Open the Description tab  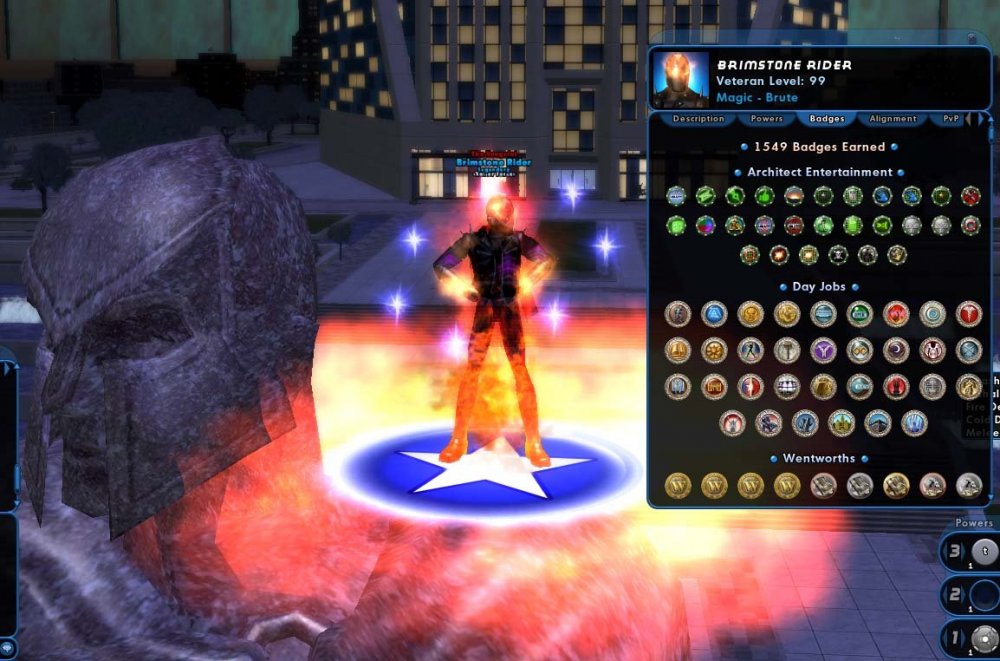pyautogui.click(x=698, y=119)
